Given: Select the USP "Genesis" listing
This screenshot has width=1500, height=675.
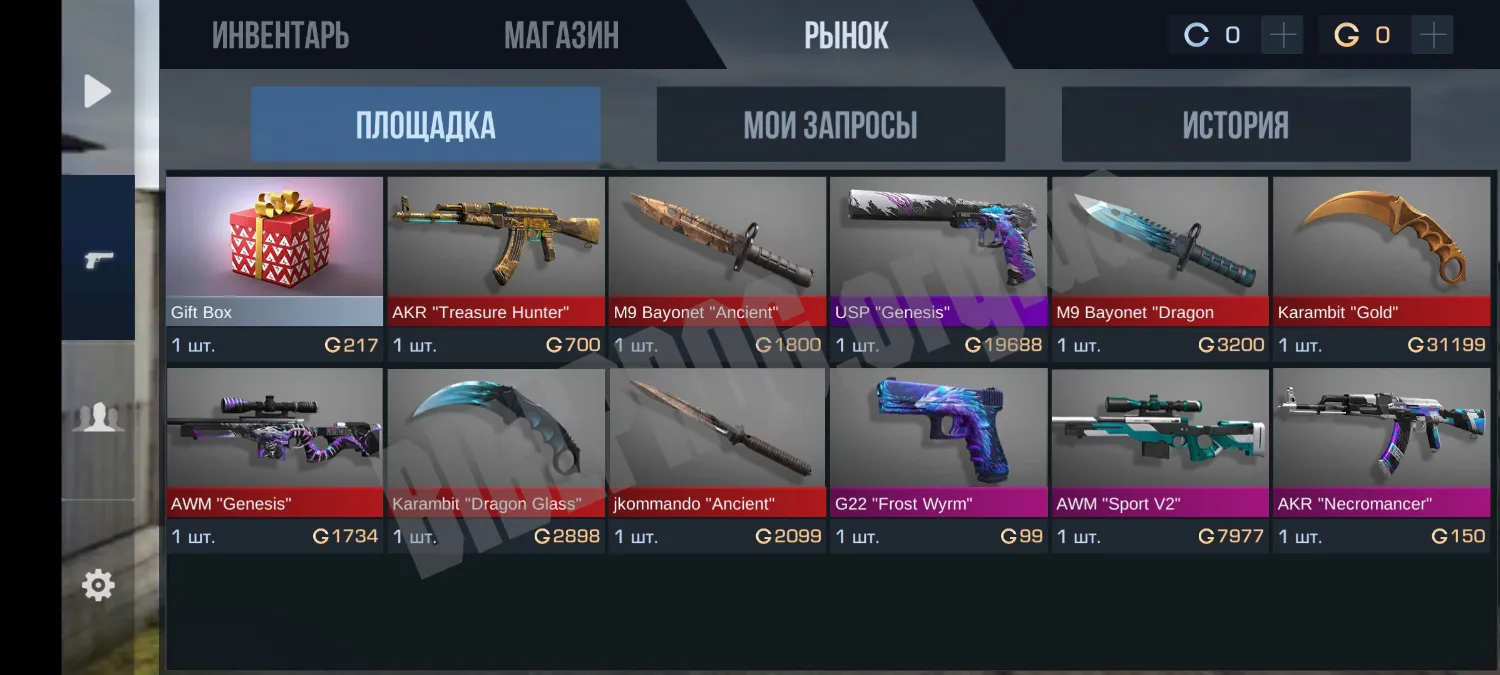Looking at the screenshot, I should coord(938,265).
